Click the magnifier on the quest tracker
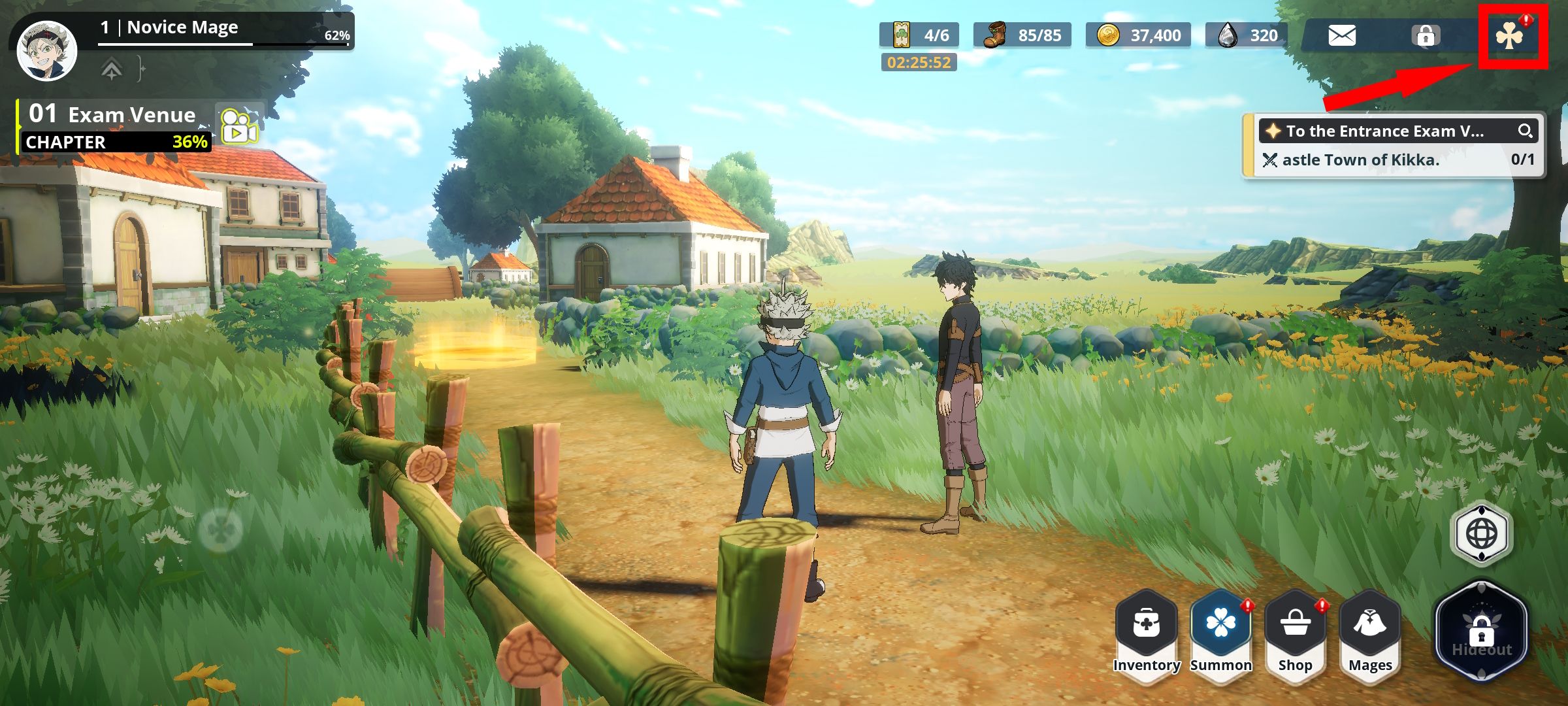The width and height of the screenshot is (1568, 706). pyautogui.click(x=1526, y=130)
